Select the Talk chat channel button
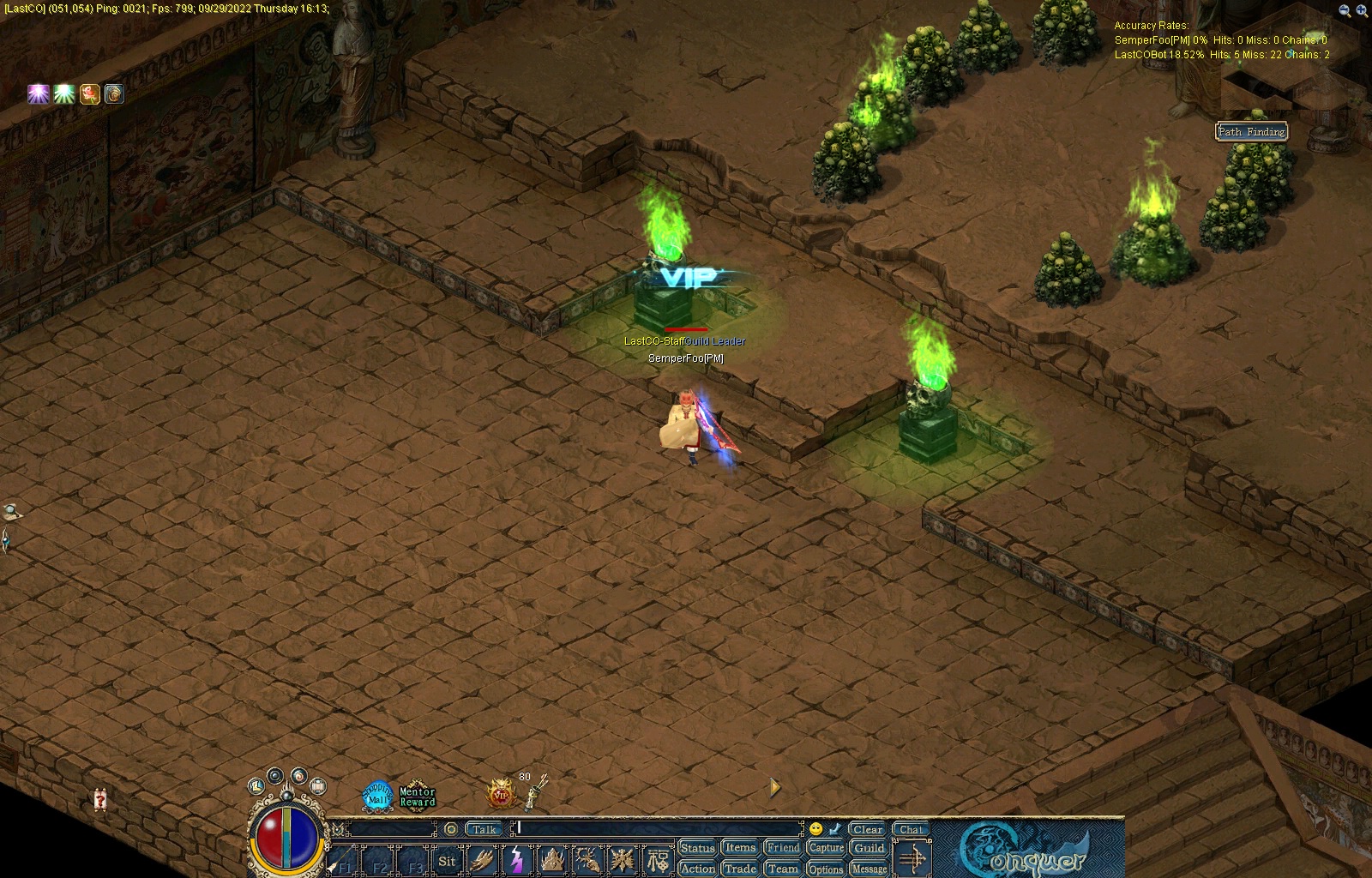Image resolution: width=1372 pixels, height=878 pixels. click(484, 829)
